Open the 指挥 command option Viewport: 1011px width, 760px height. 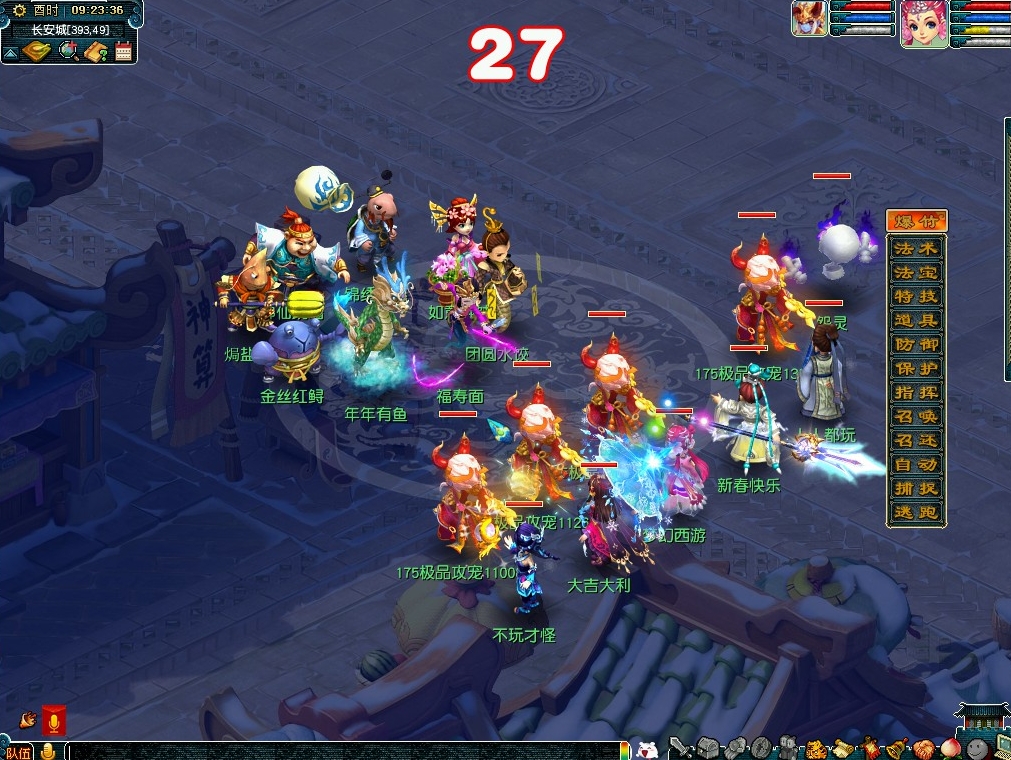(916, 392)
